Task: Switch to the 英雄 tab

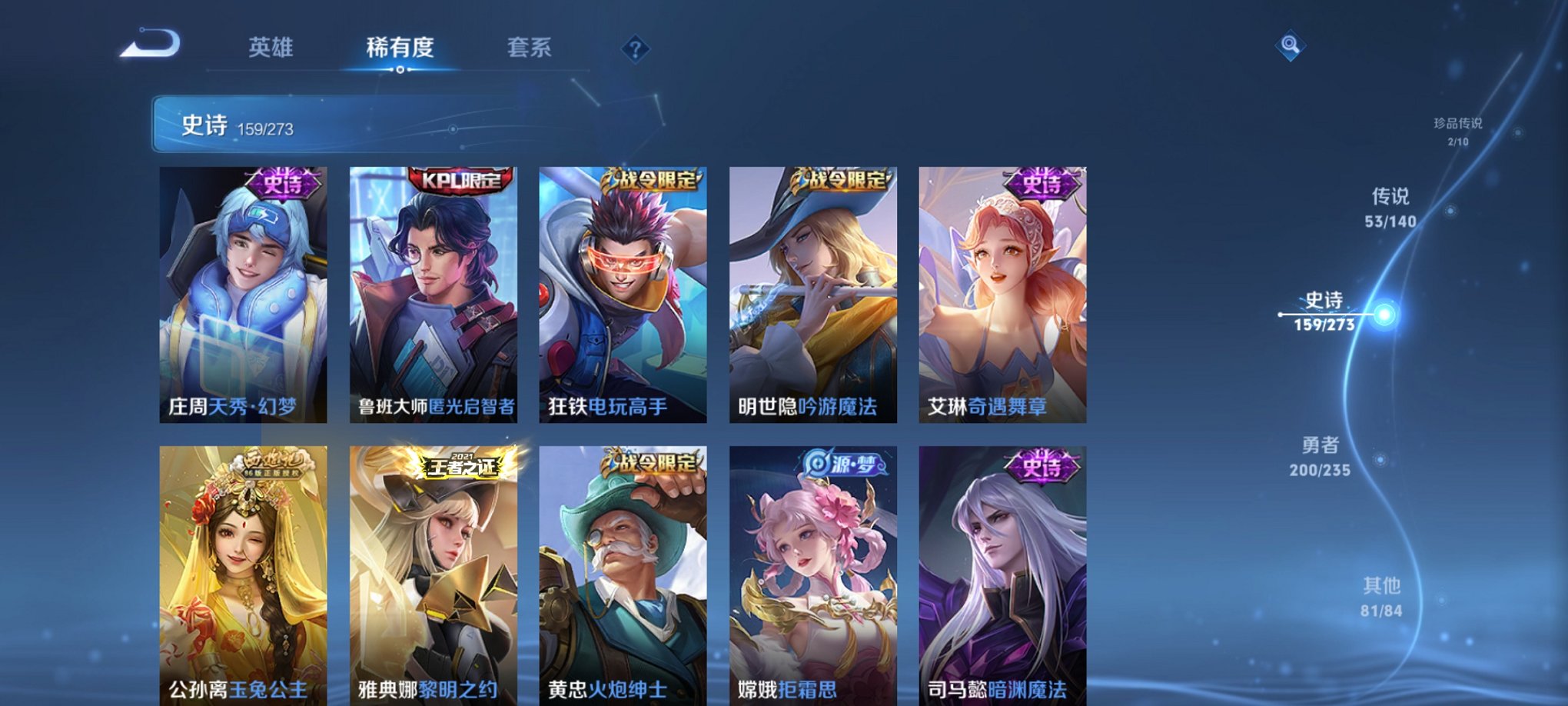Action: [273, 48]
